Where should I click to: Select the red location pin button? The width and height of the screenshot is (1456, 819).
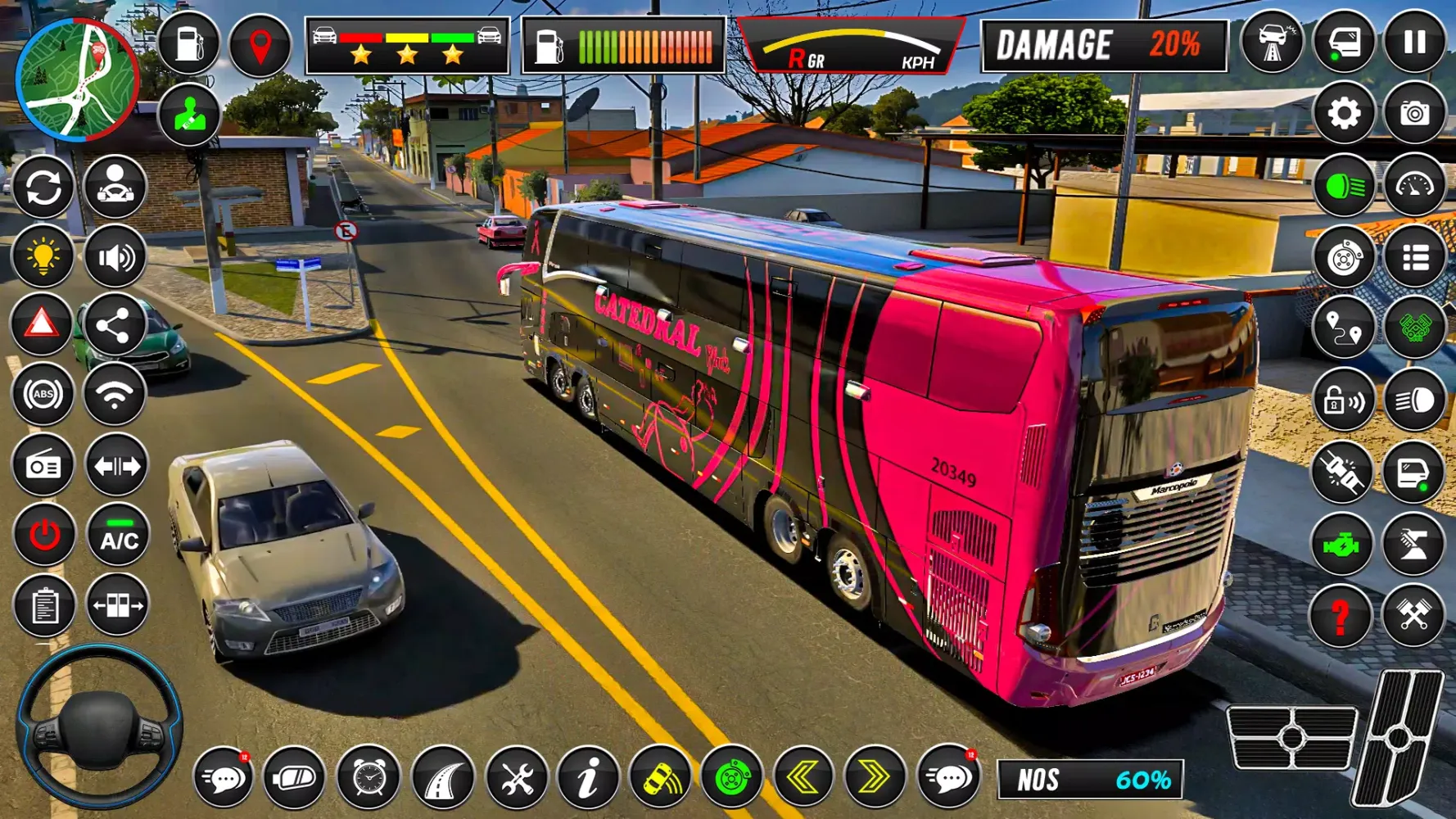pos(260,46)
